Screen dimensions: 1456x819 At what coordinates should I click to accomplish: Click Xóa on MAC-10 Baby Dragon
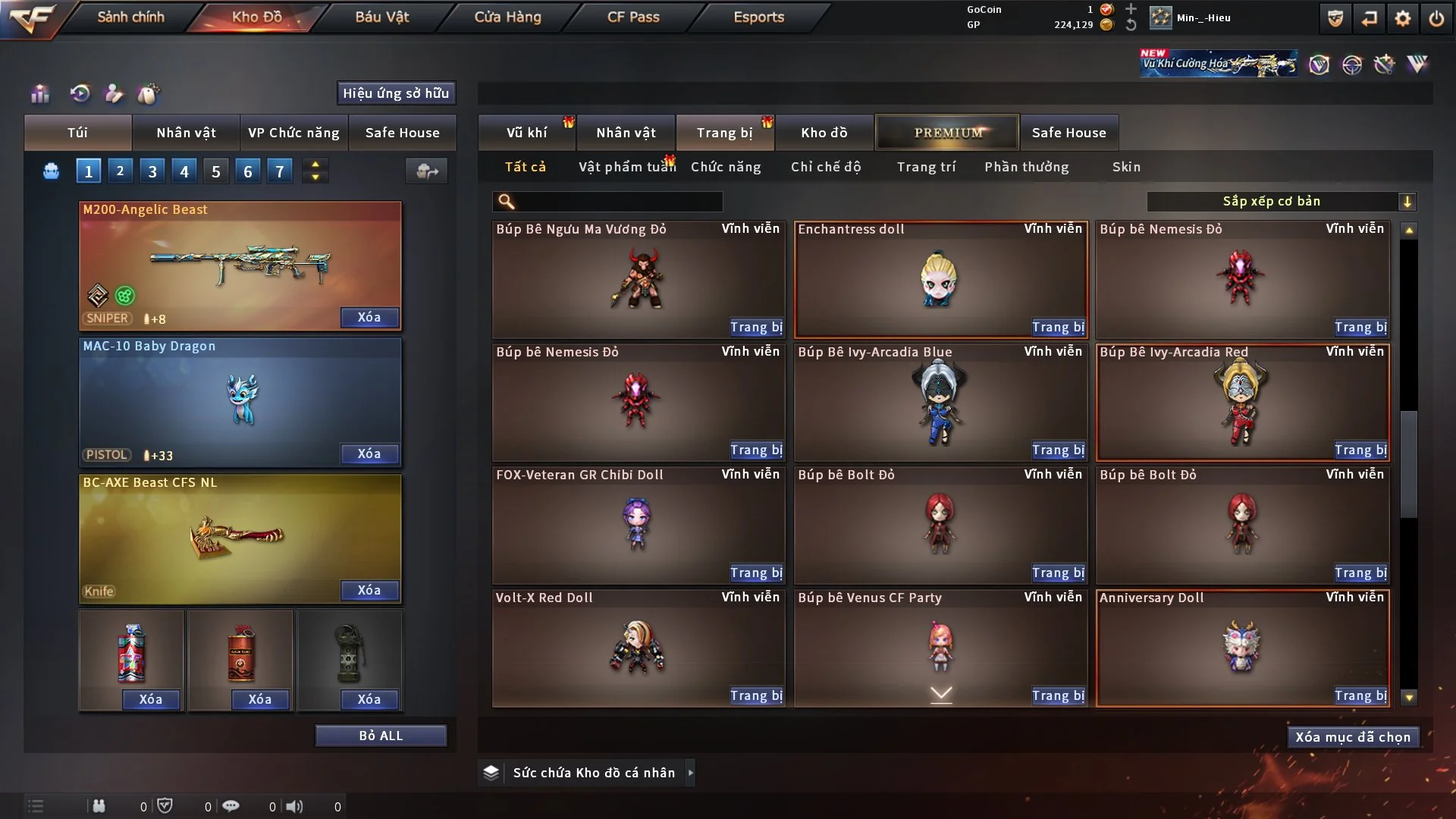(x=369, y=453)
